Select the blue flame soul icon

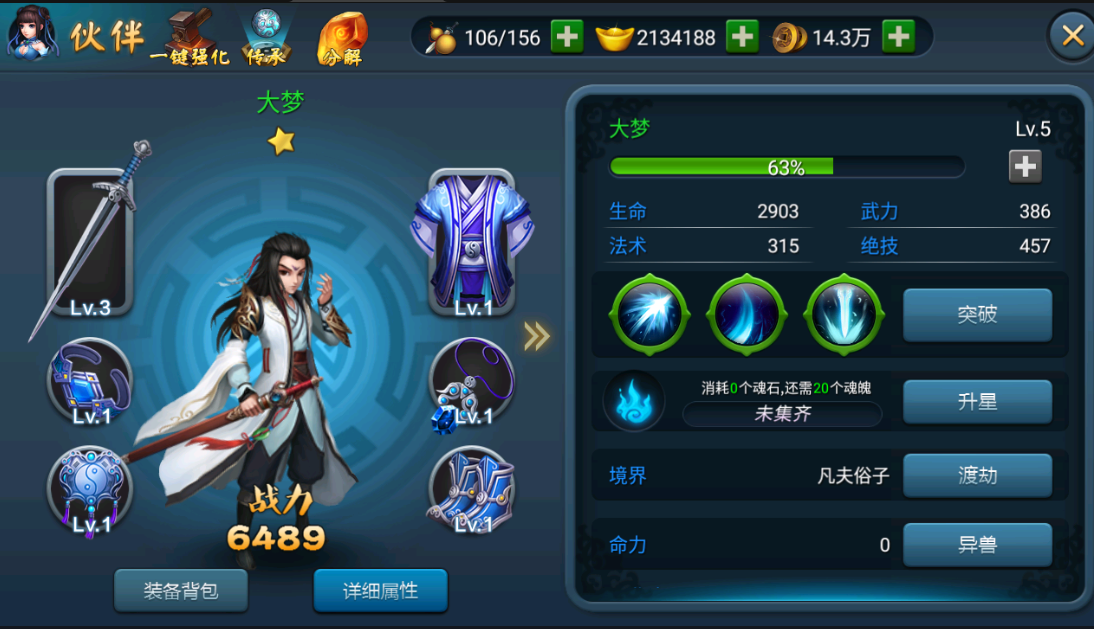pyautogui.click(x=634, y=402)
